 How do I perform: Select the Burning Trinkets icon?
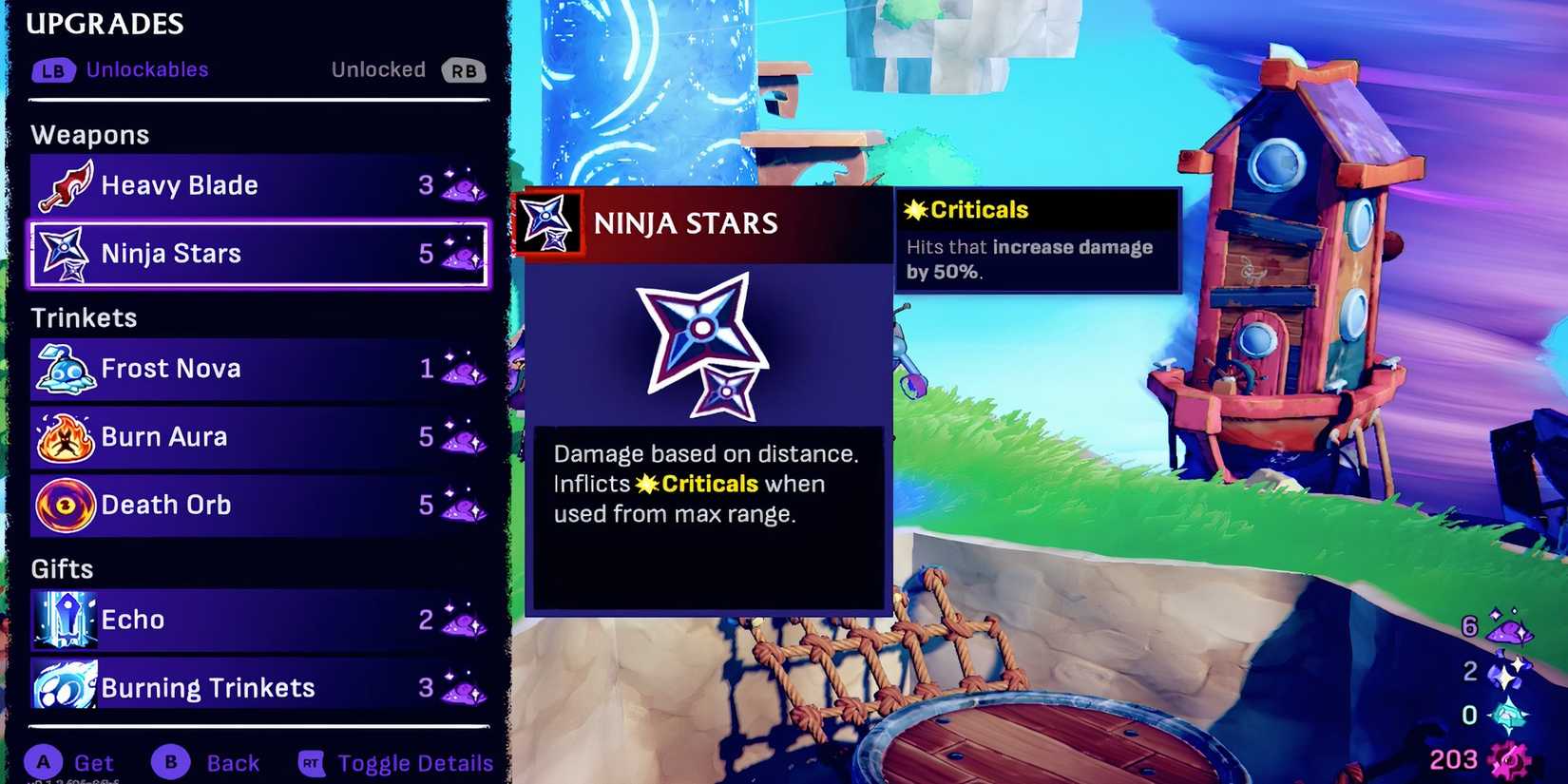point(64,686)
